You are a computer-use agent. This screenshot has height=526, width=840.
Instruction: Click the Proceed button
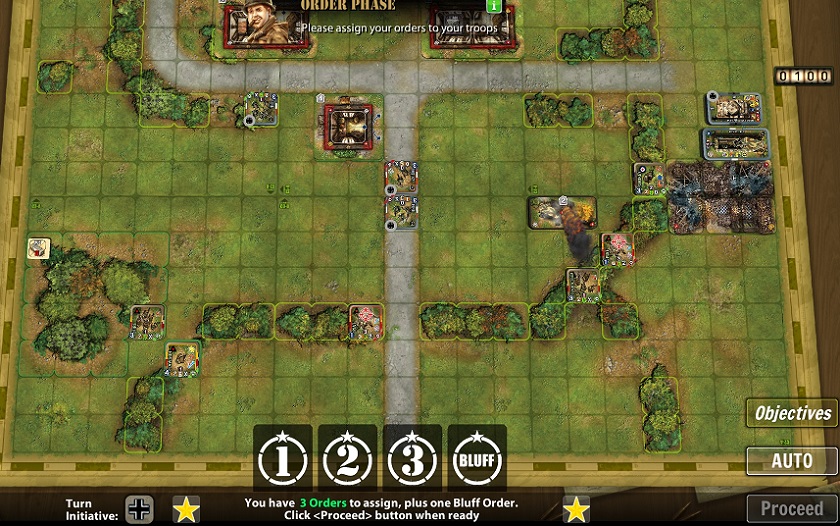point(792,508)
